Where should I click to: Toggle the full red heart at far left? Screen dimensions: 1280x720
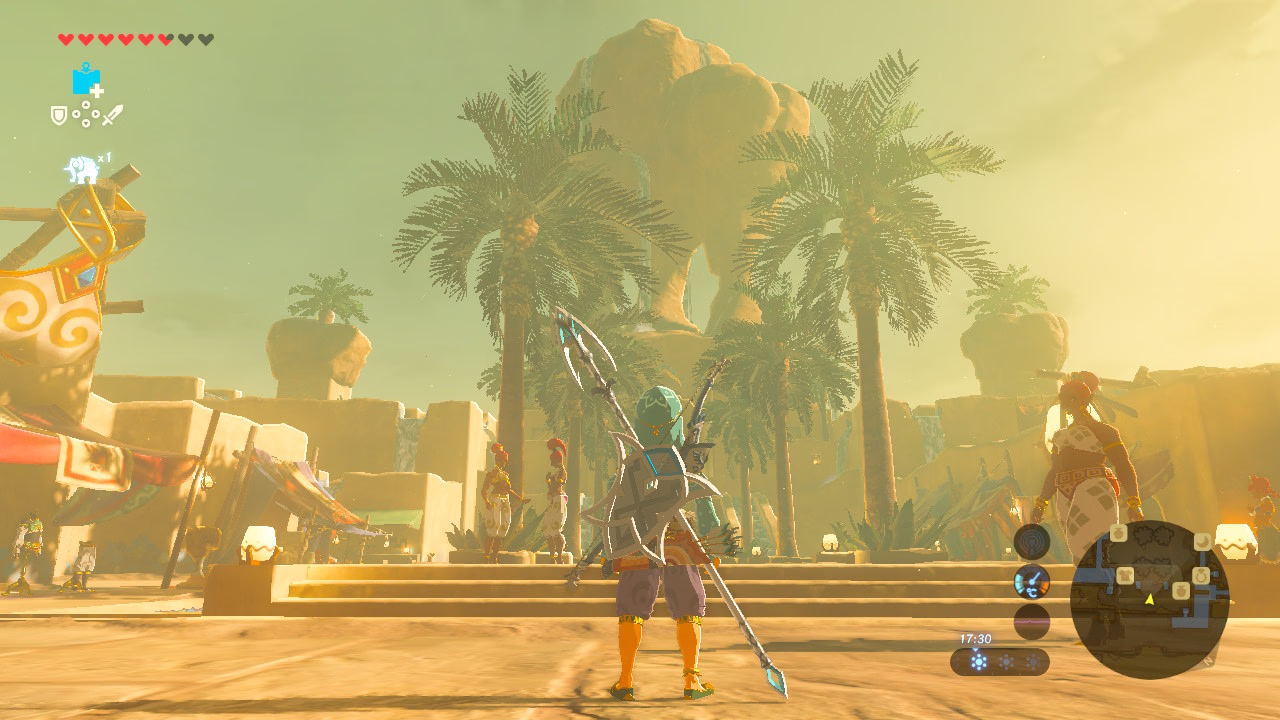coord(66,38)
